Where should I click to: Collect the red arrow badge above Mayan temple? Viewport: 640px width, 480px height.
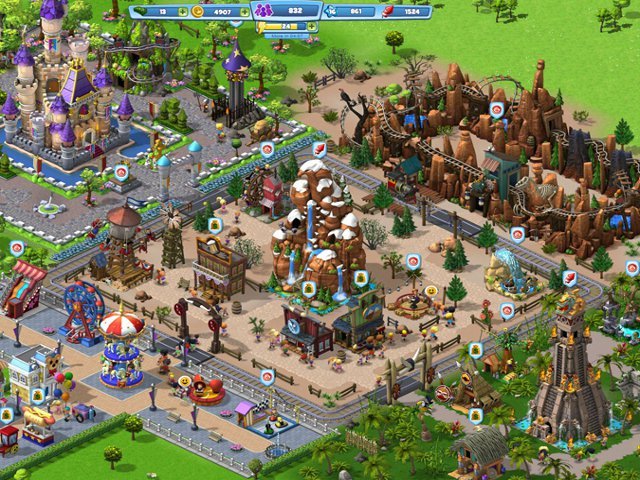tap(570, 278)
